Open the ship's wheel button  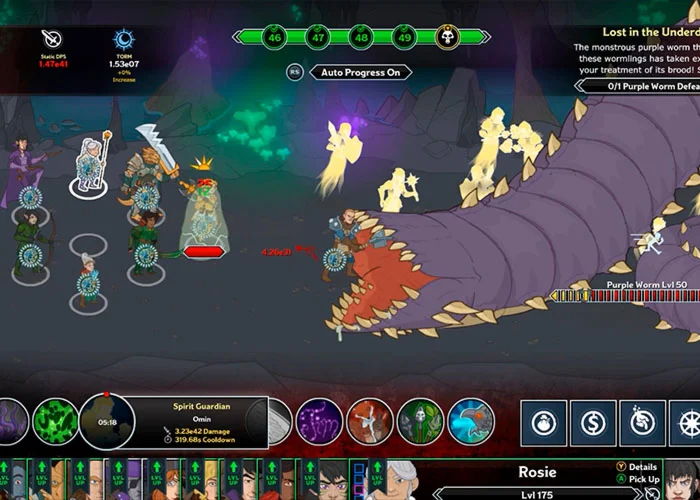pyautogui.click(x=689, y=423)
